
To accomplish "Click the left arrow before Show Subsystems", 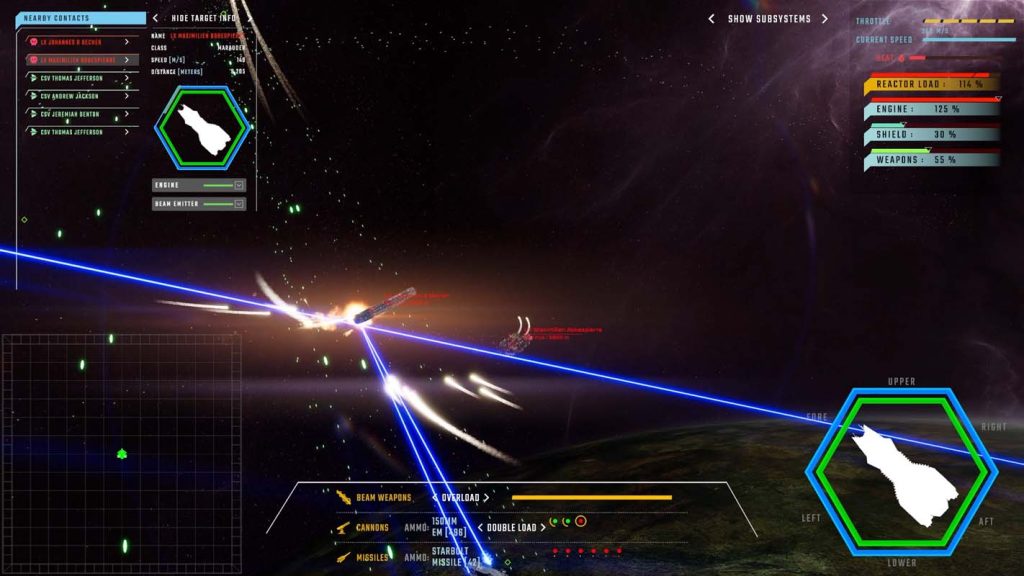I will 711,19.
